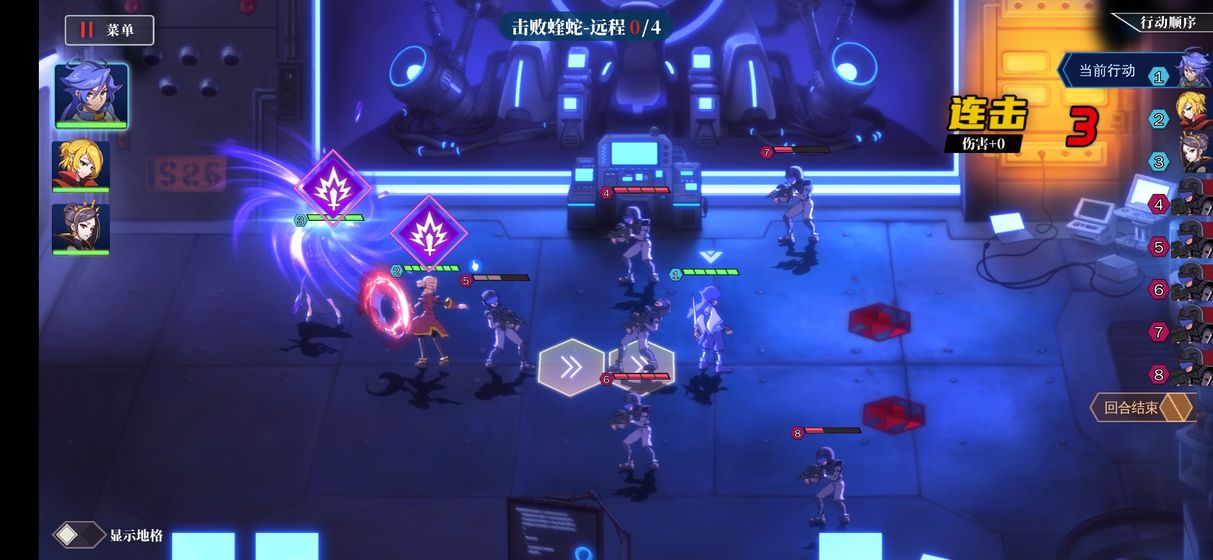1213x560 pixels.
Task: Toggle the 显示地格 grid display
Action: pos(109,535)
